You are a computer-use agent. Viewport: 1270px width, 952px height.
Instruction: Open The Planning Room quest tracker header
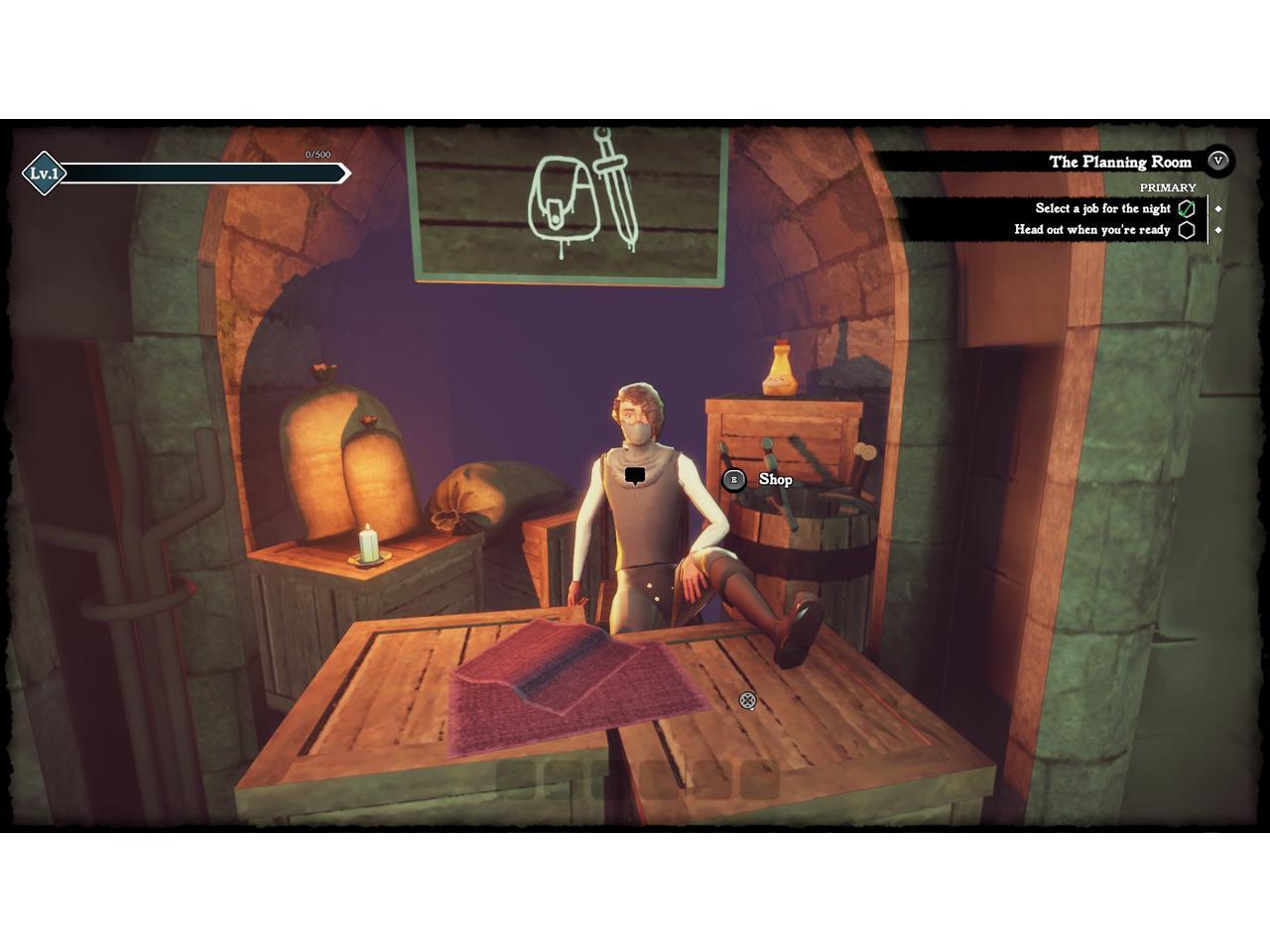(1119, 162)
